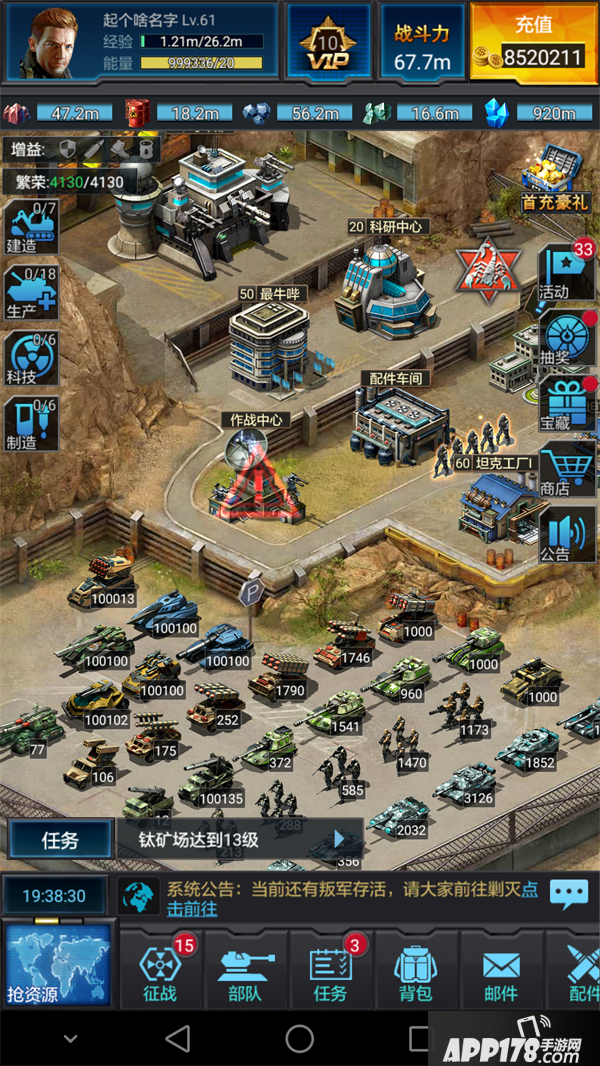Open the chat speech bubble
600x1066 pixels.
569,893
